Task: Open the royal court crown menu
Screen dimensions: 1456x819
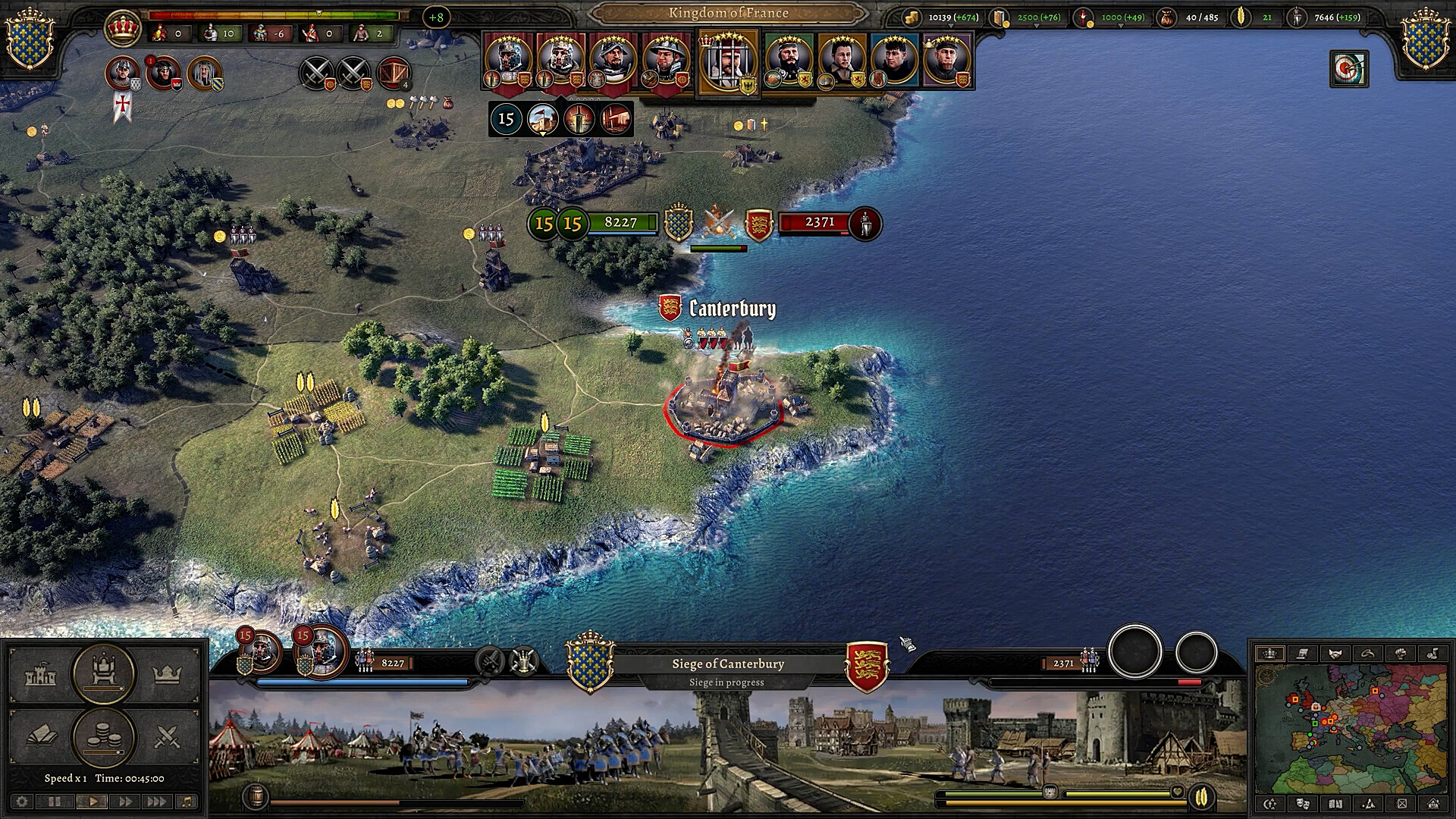Action: coord(167,674)
